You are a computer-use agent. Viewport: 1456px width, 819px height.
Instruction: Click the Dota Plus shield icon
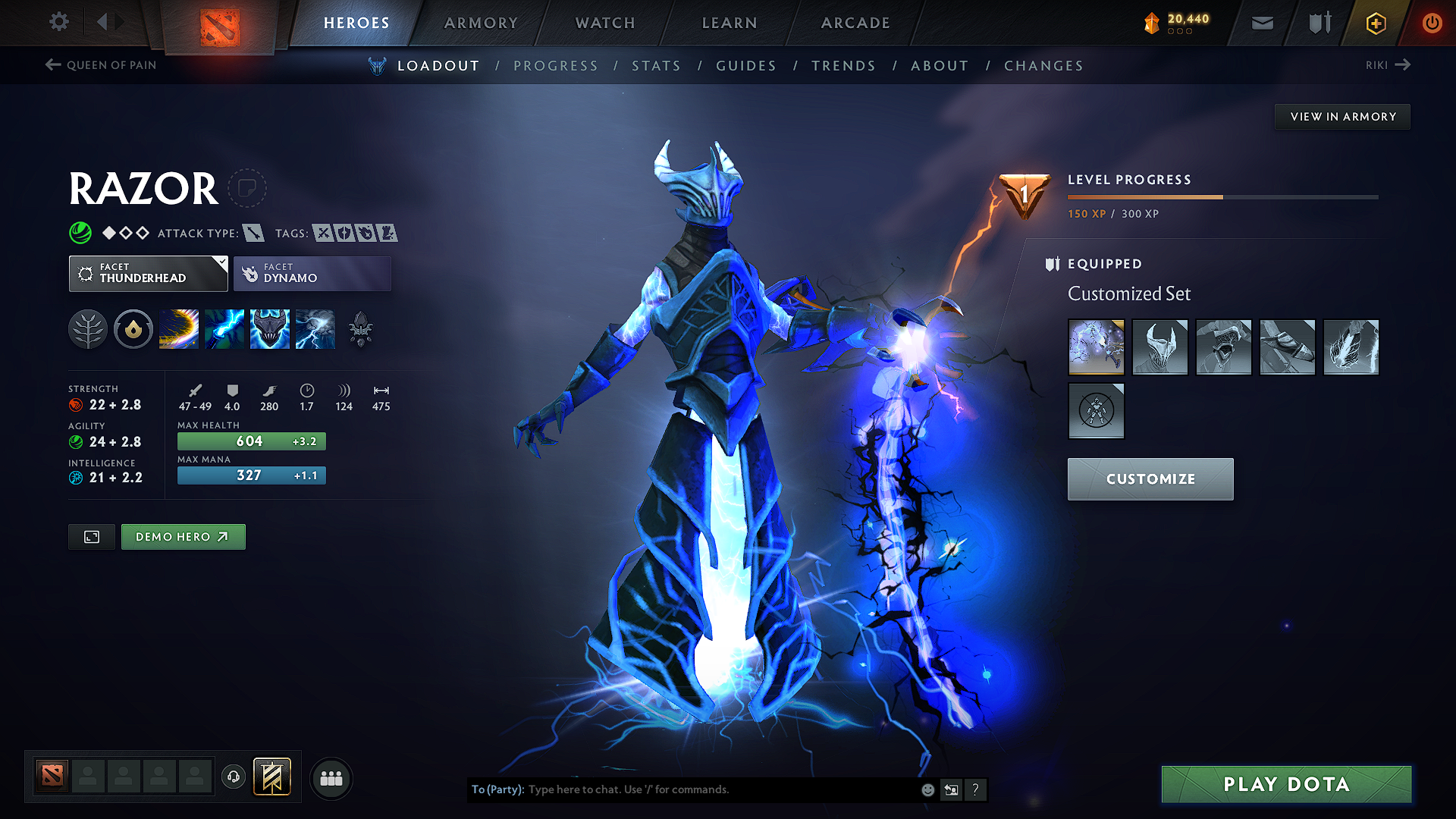1318,23
